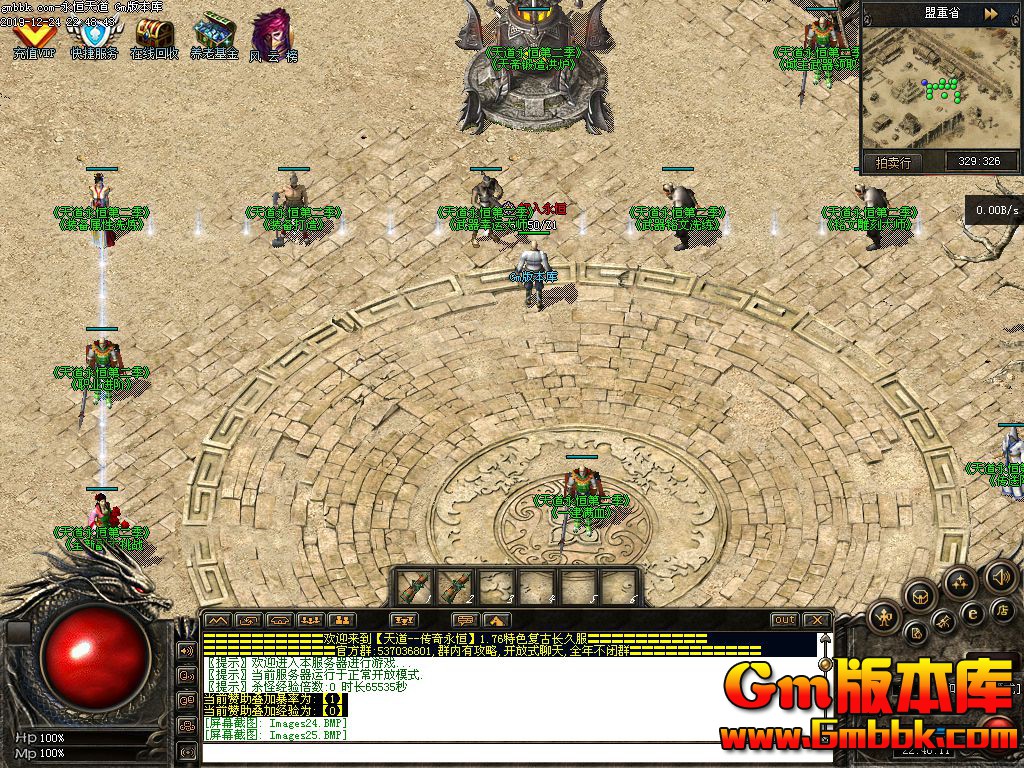
Task: Click the round speaker volume button
Action: coord(1001,576)
